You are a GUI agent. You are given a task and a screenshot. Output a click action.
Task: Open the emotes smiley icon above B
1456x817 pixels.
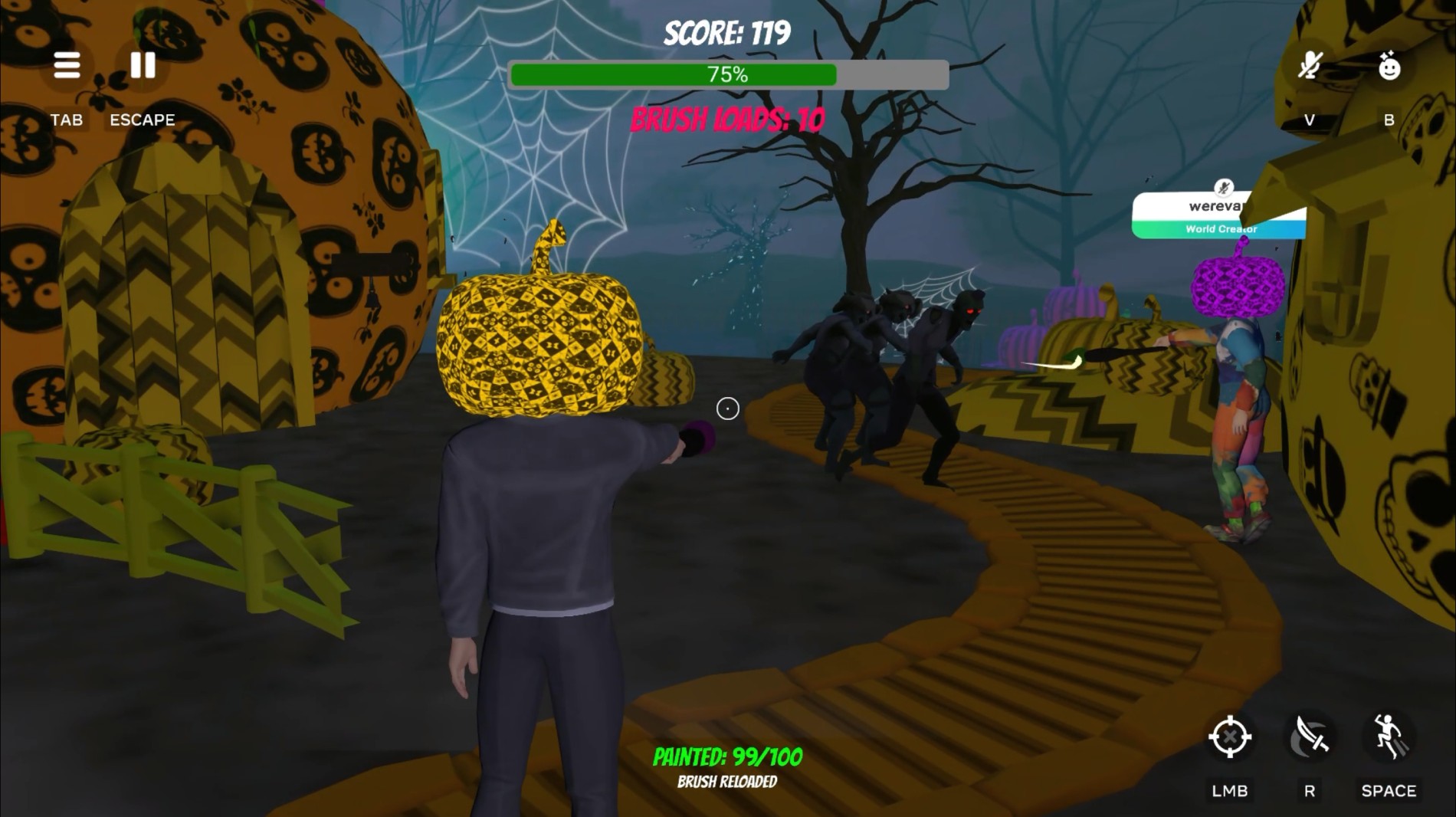(x=1389, y=66)
